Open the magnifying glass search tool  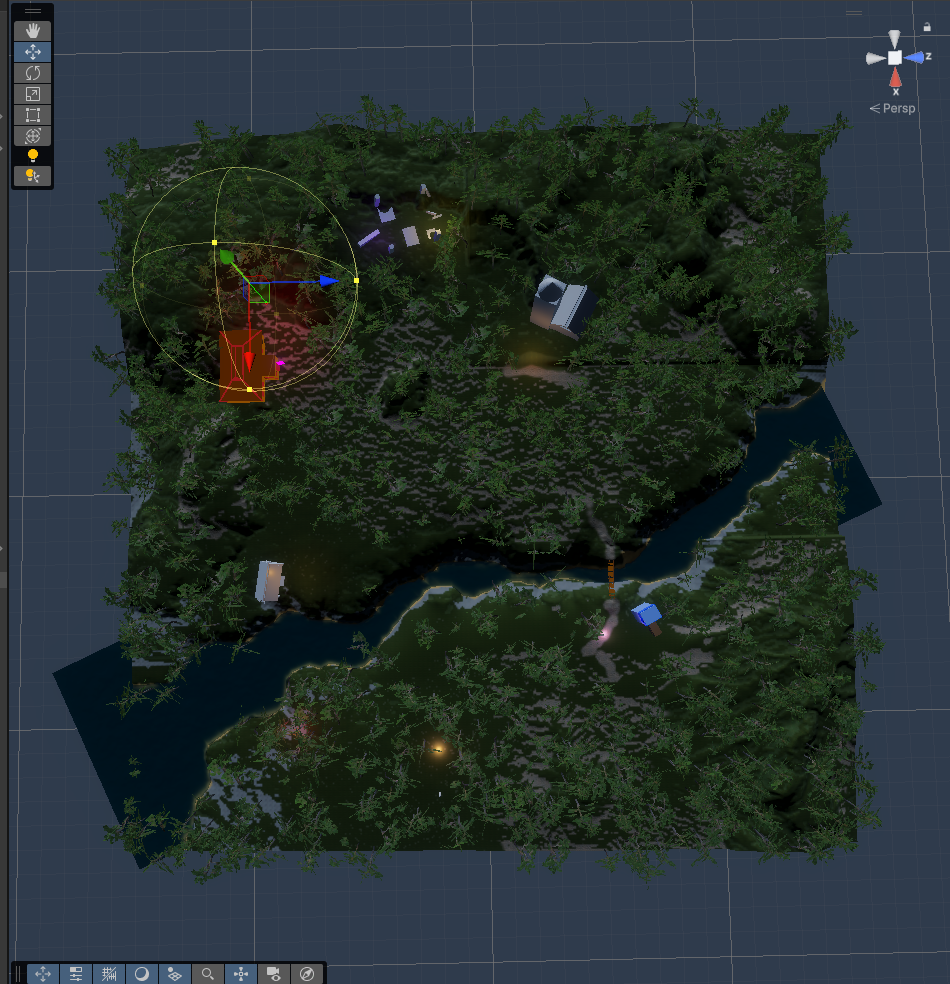click(208, 973)
